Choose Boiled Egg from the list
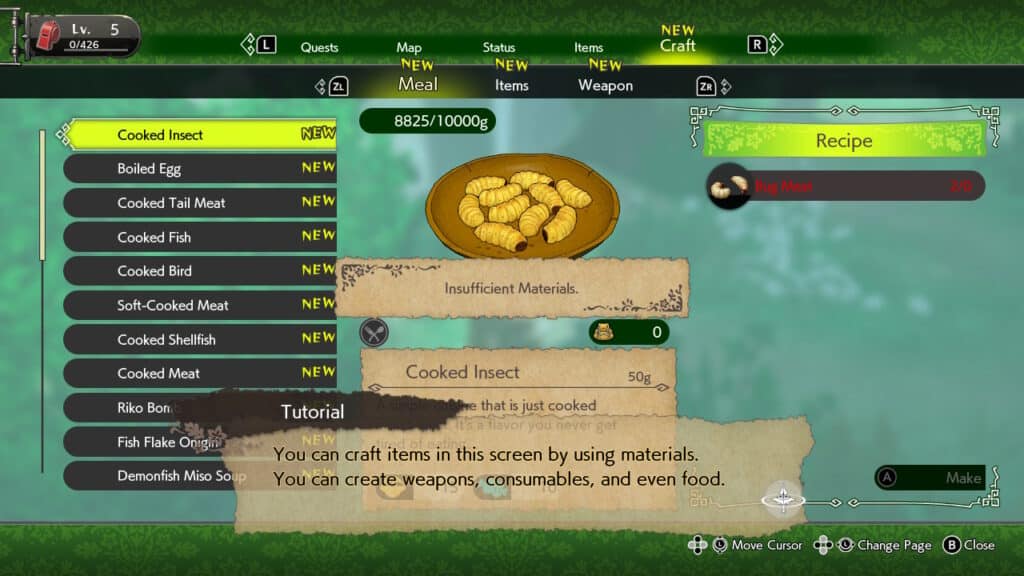Viewport: 1024px width, 576px height. point(200,169)
